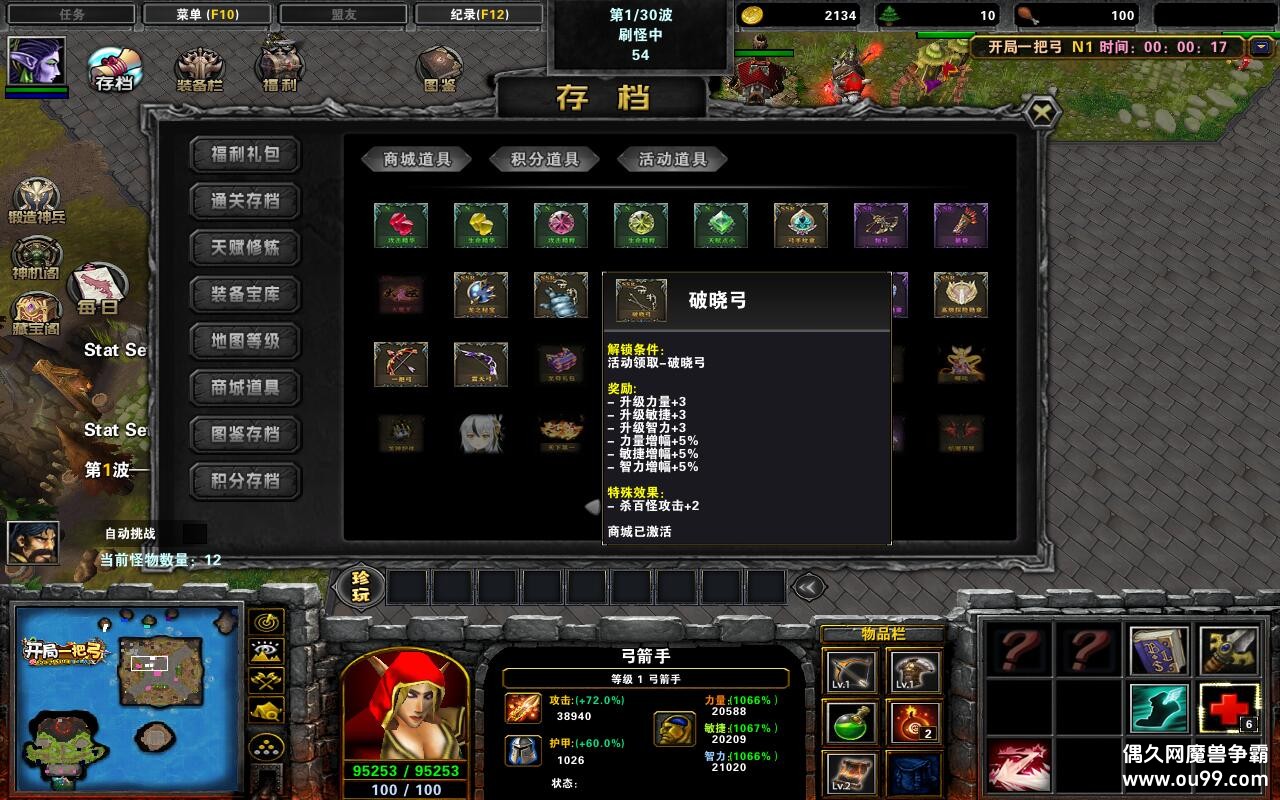The width and height of the screenshot is (1280, 800).
Task: Cast the green boots speed skill
Action: [1160, 710]
